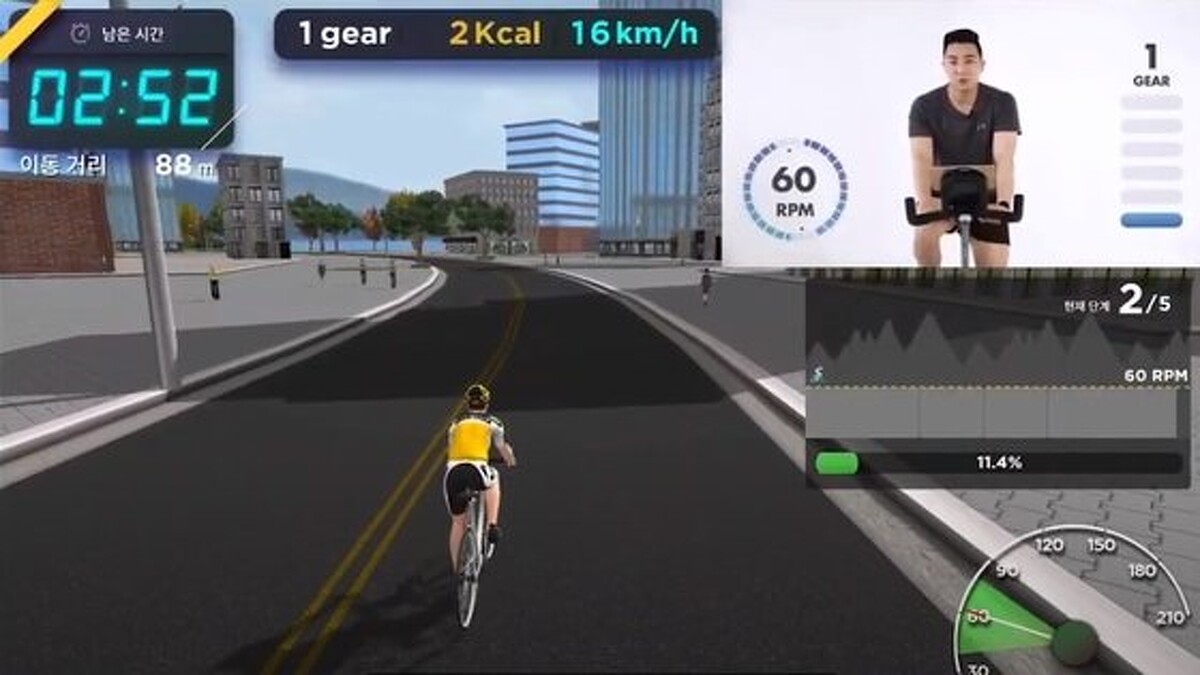Click the highlighted gear level bar
Viewport: 1200px width, 675px height.
(x=1151, y=220)
